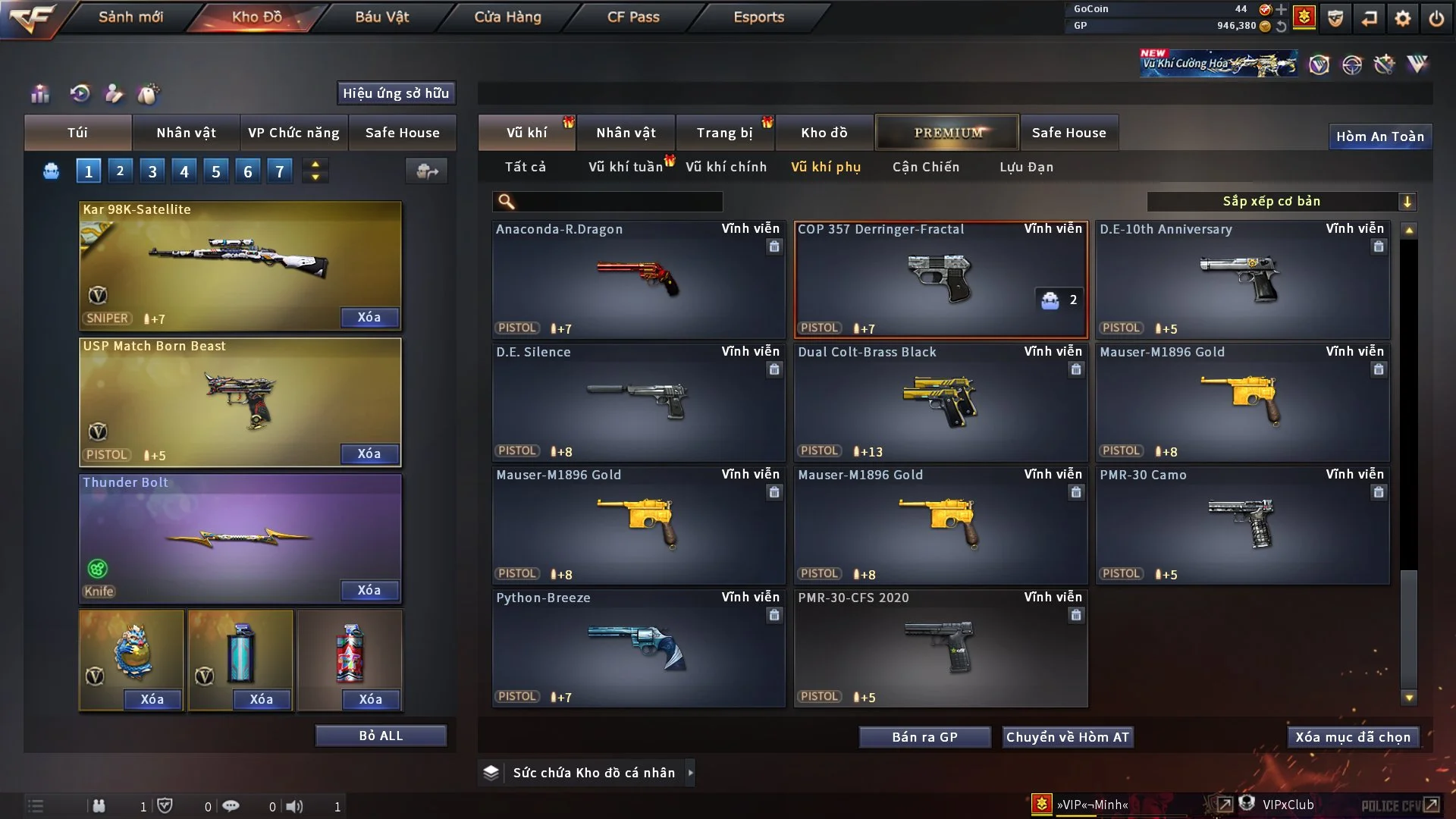1456x819 pixels.
Task: Select the Anaconda-R.Dragon pistol
Action: tap(638, 279)
